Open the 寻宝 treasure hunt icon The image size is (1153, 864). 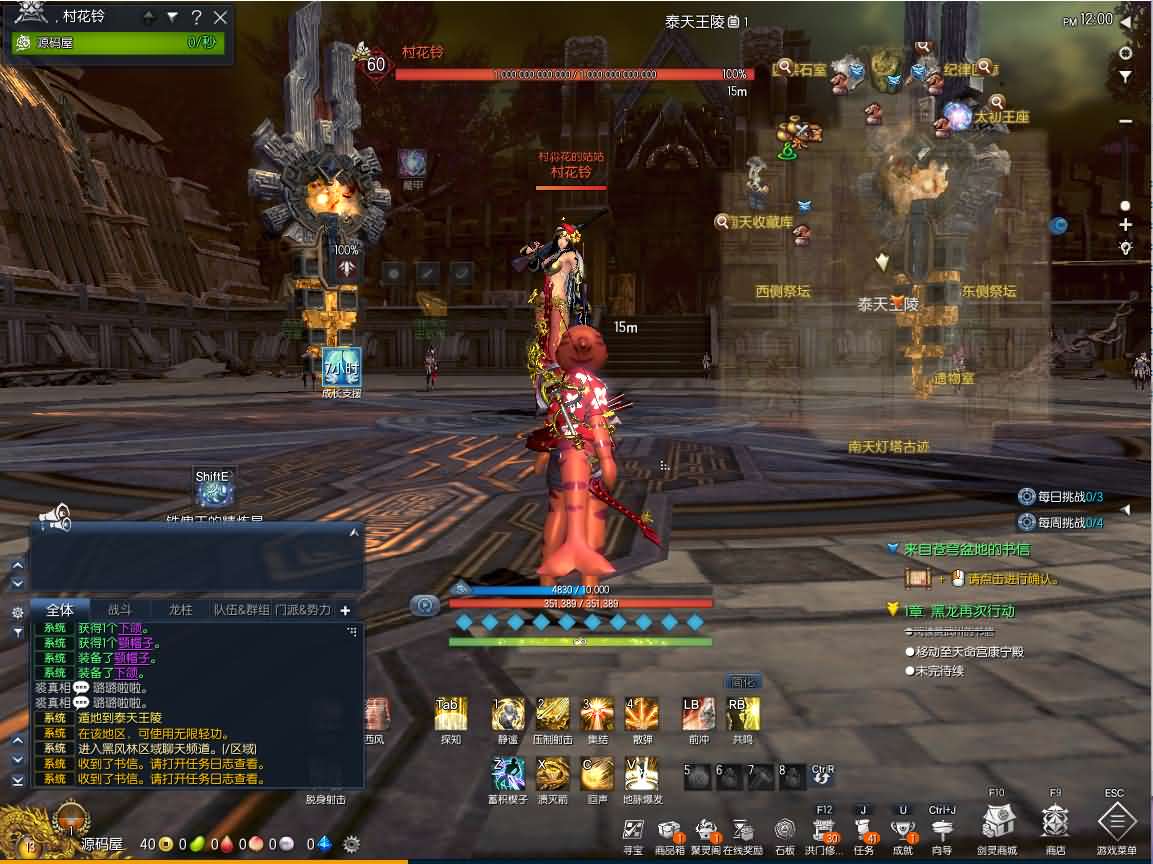[x=633, y=830]
